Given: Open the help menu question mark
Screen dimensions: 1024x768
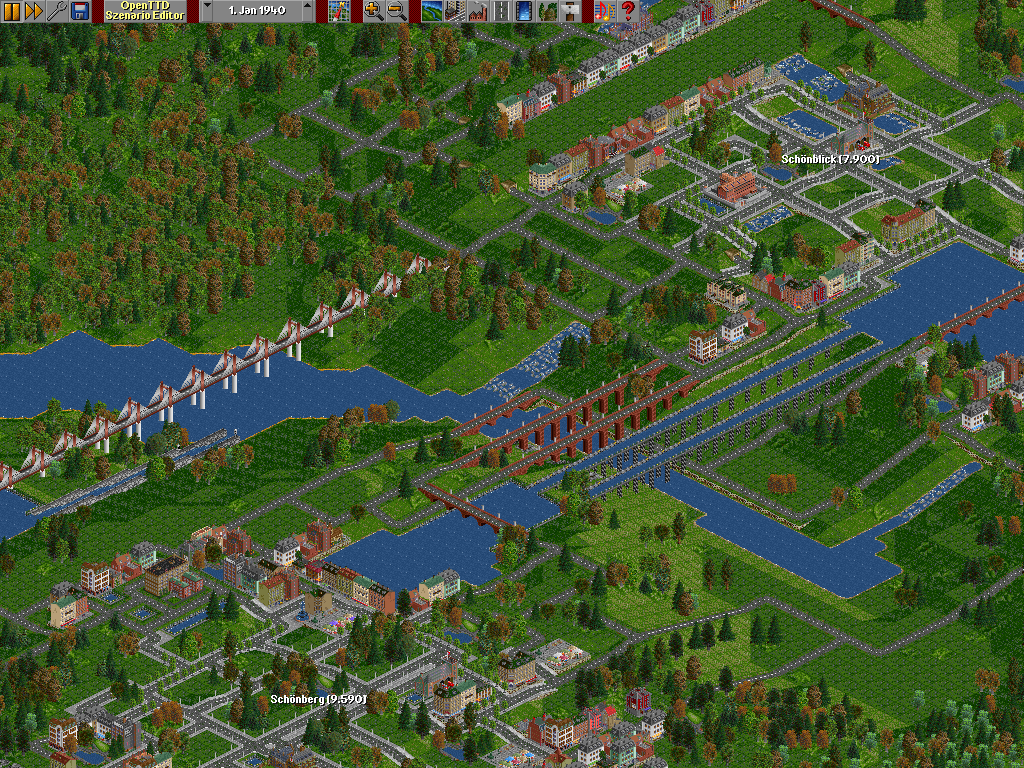Looking at the screenshot, I should (x=628, y=11).
